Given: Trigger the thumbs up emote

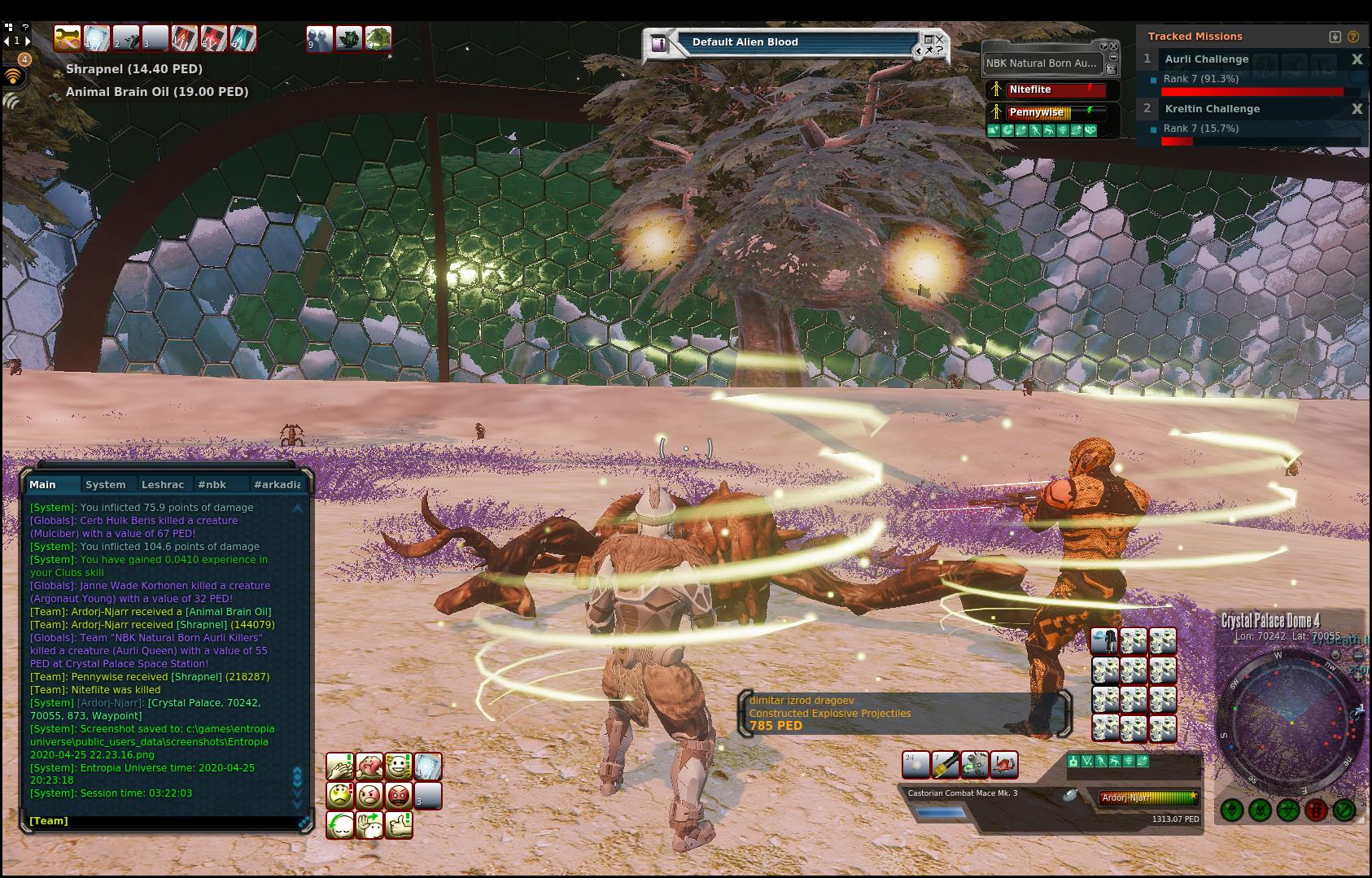Looking at the screenshot, I should point(399,824).
